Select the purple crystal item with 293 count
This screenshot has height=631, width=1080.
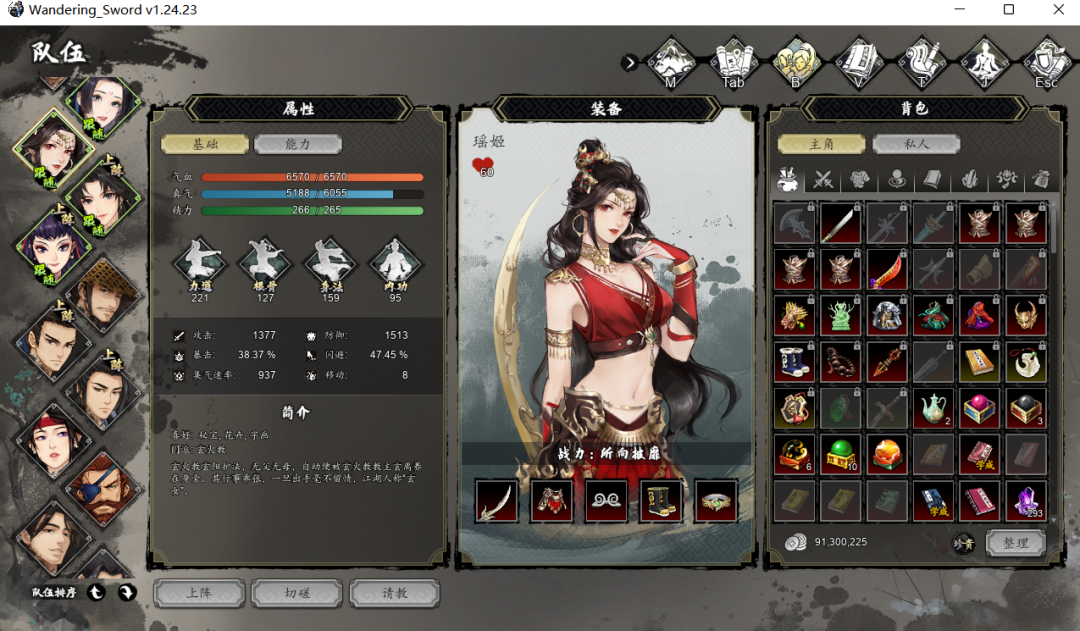(1026, 500)
